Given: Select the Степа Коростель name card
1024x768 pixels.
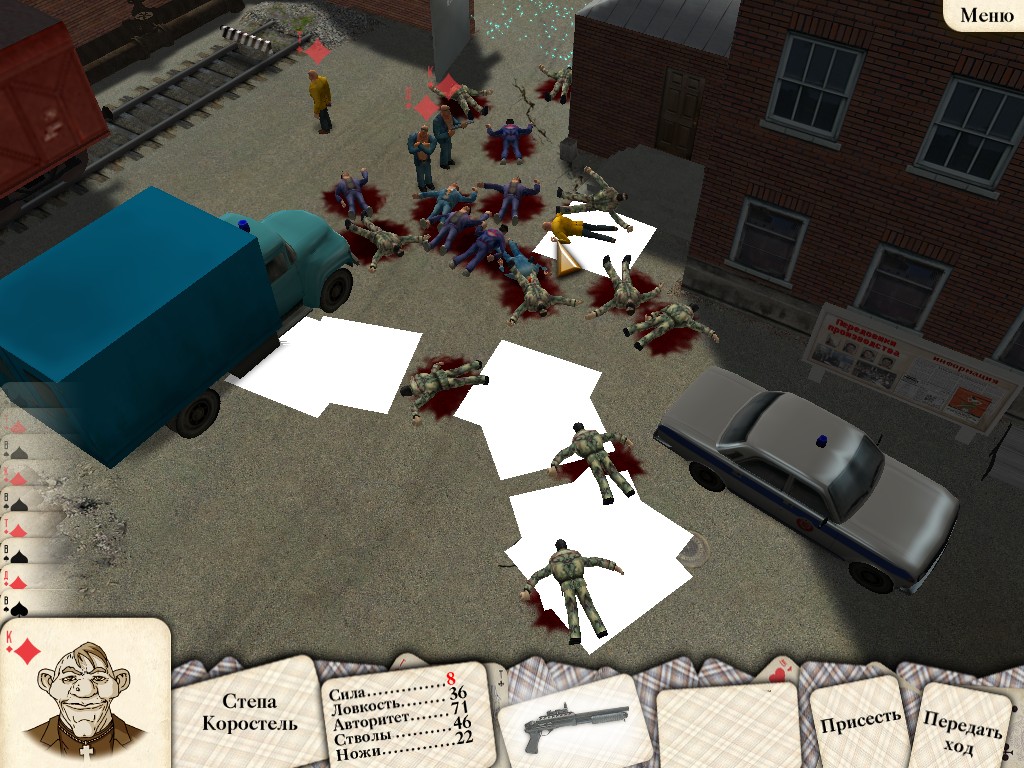Looking at the screenshot, I should pos(249,712).
